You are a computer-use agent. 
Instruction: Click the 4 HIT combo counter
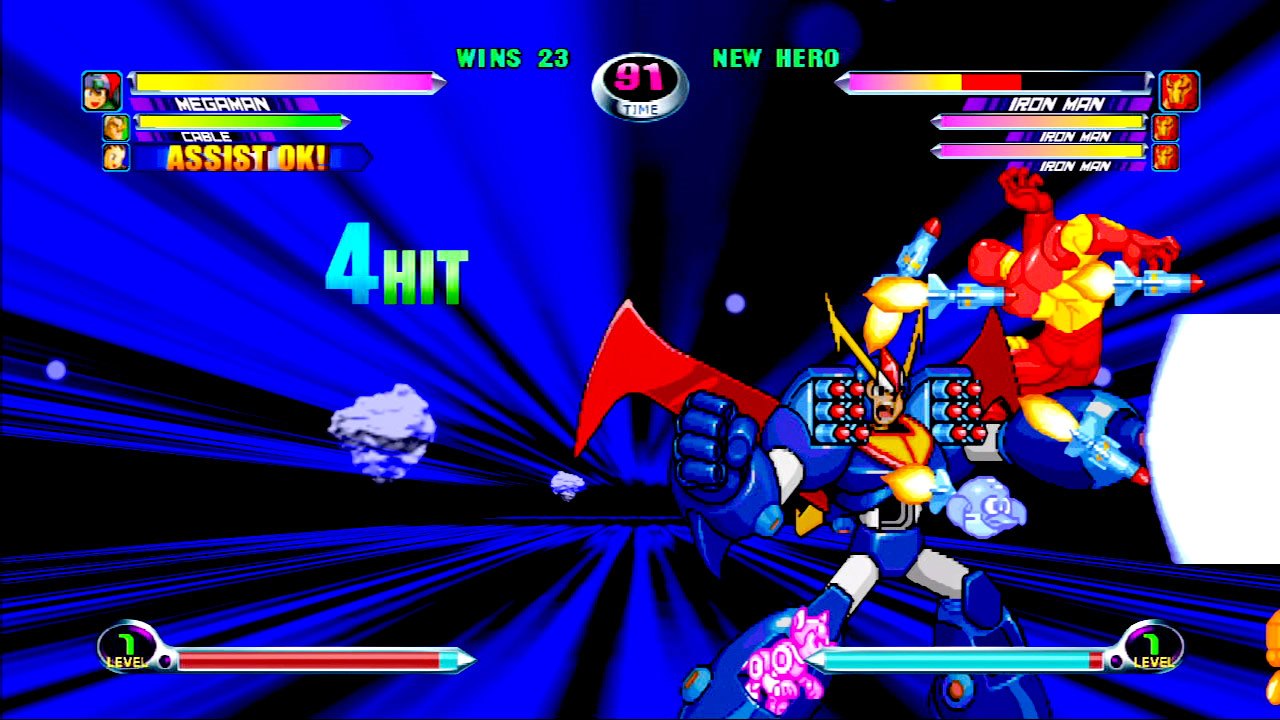pos(396,265)
